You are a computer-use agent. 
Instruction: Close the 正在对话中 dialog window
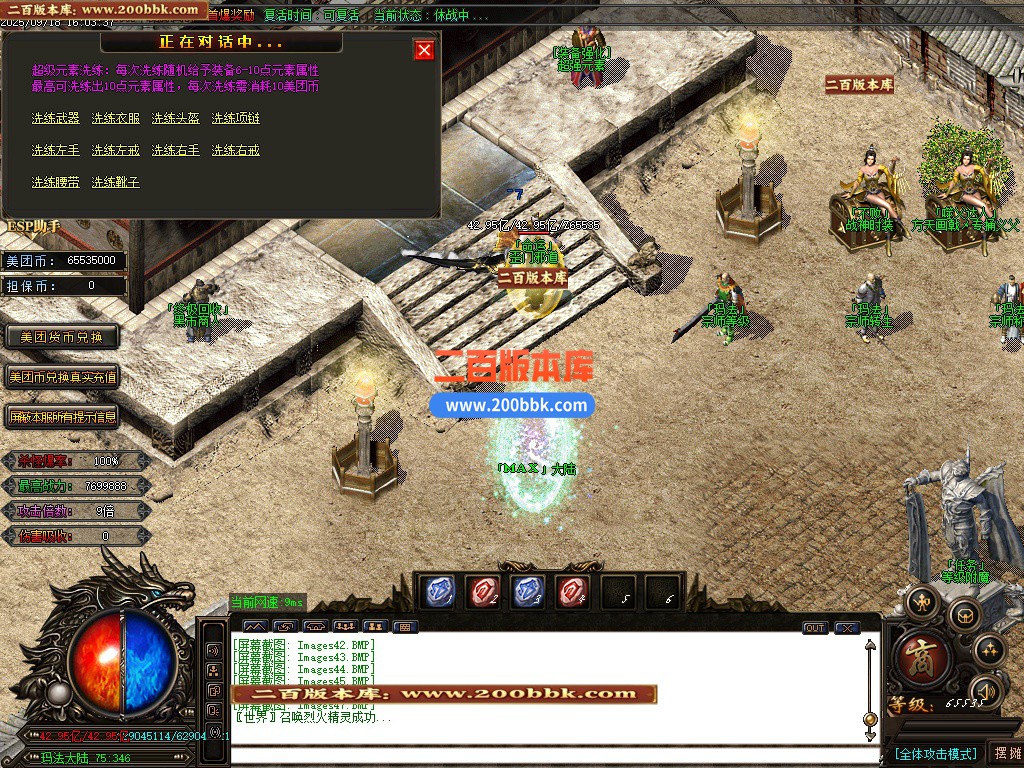coord(425,50)
